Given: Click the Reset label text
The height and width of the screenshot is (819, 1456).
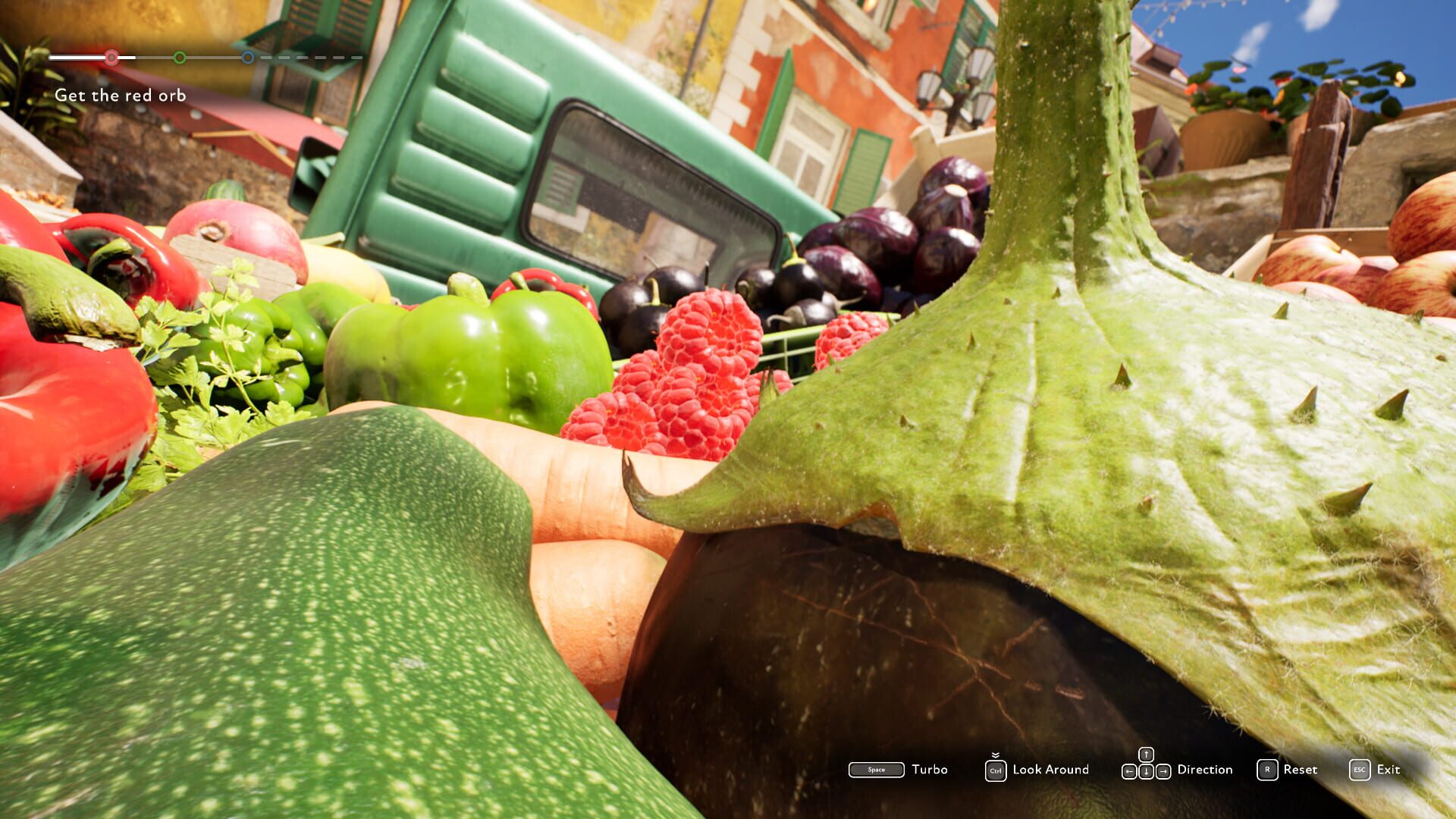Looking at the screenshot, I should 1299,769.
